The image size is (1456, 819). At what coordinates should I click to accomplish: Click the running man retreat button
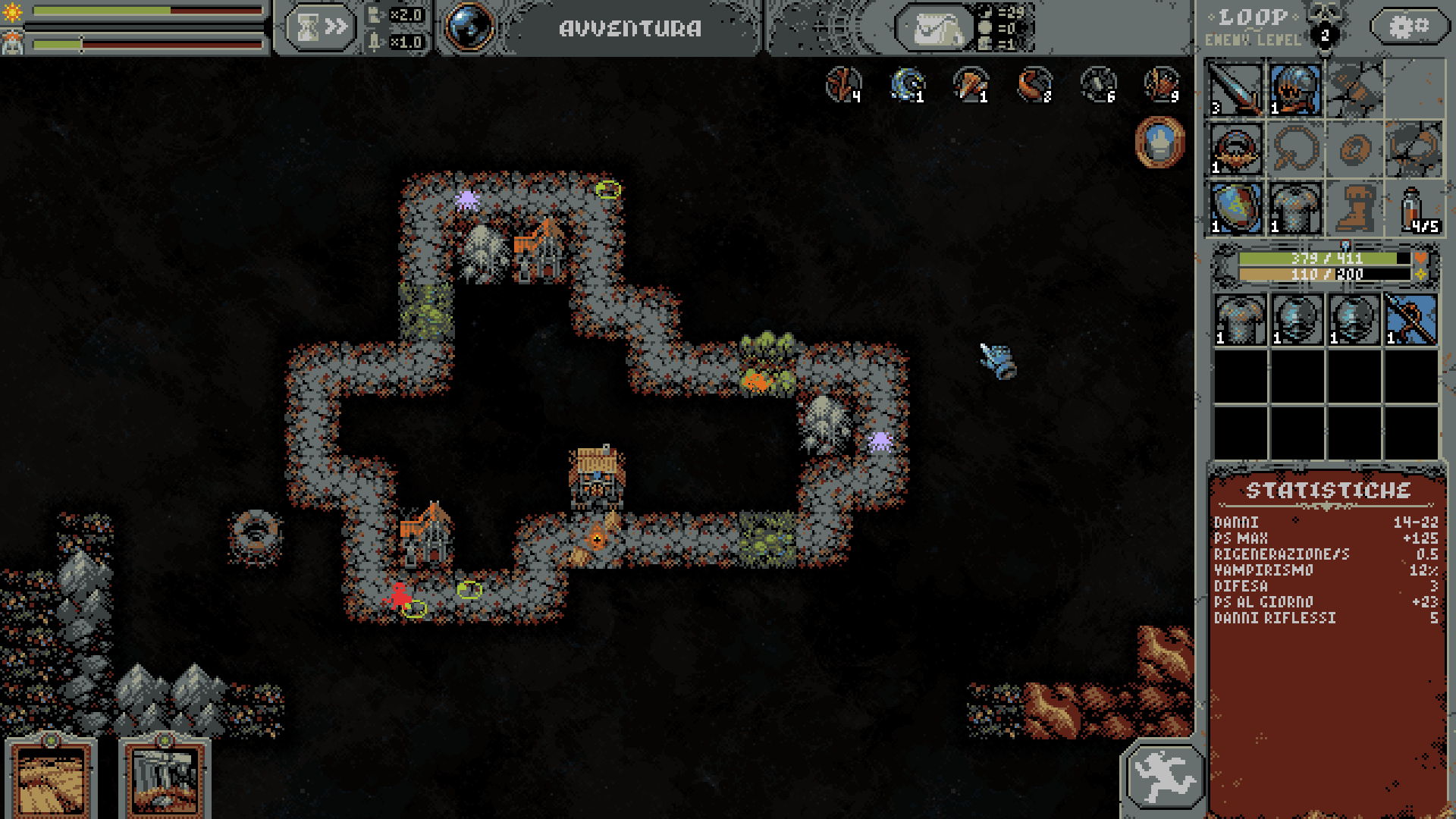(x=1164, y=776)
